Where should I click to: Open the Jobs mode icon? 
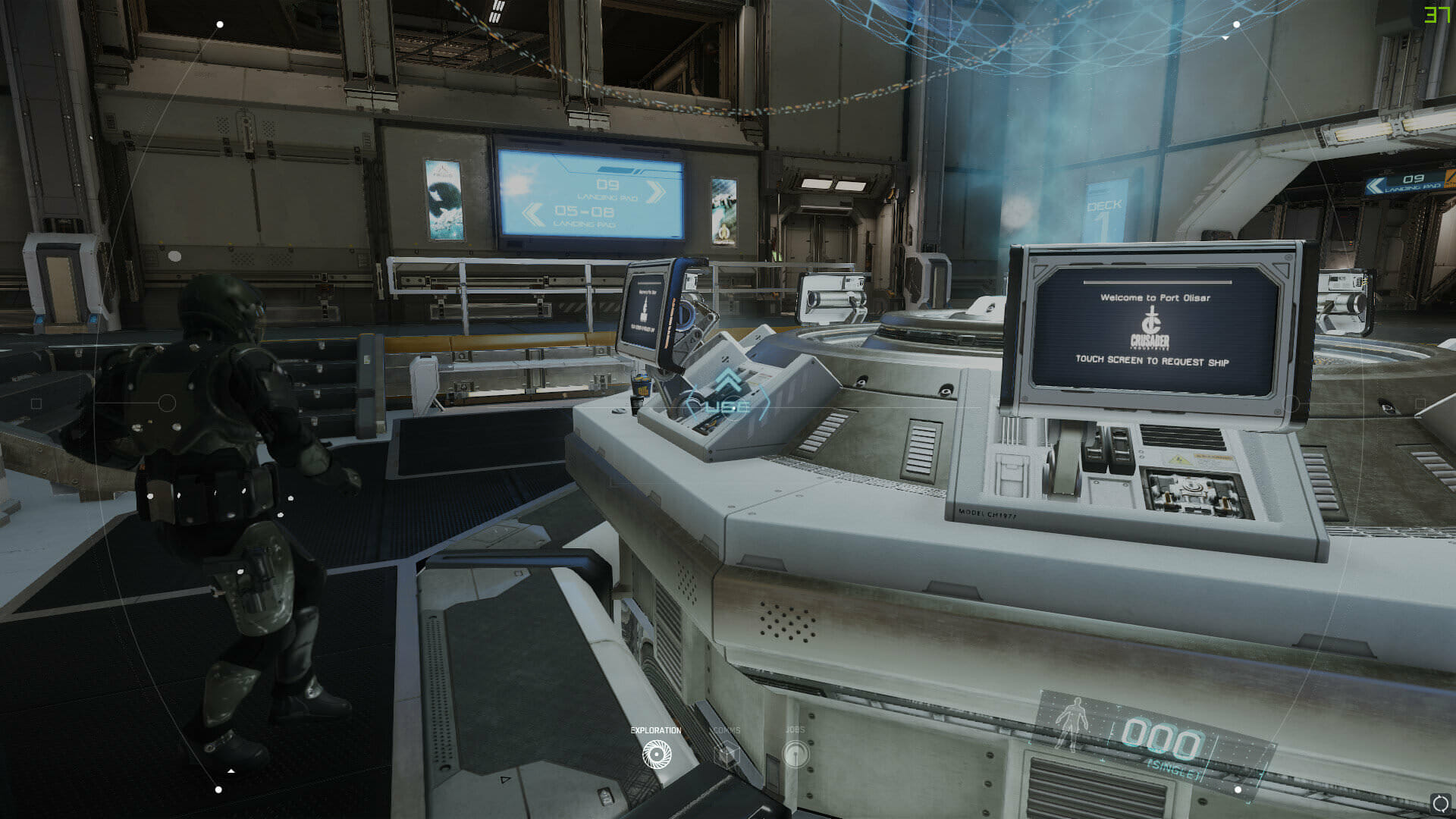tap(795, 755)
